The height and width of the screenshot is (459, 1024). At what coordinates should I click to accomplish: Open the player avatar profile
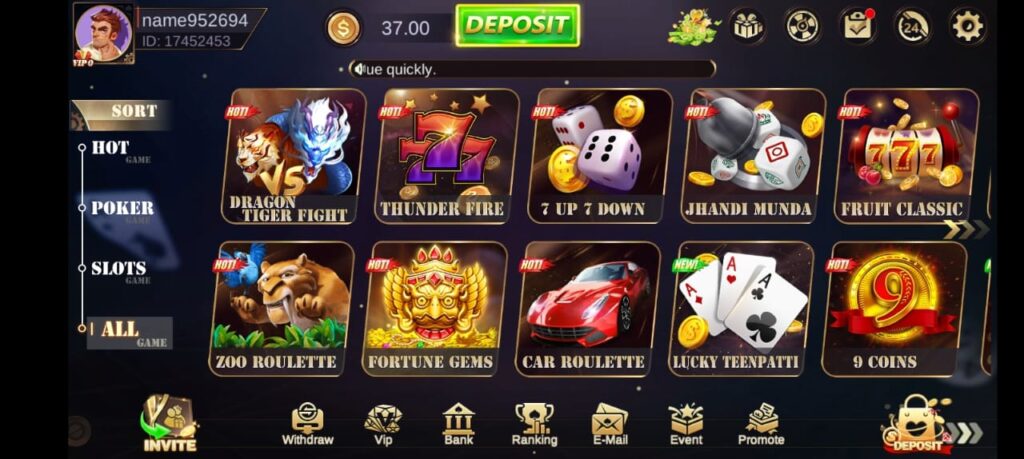pos(103,32)
